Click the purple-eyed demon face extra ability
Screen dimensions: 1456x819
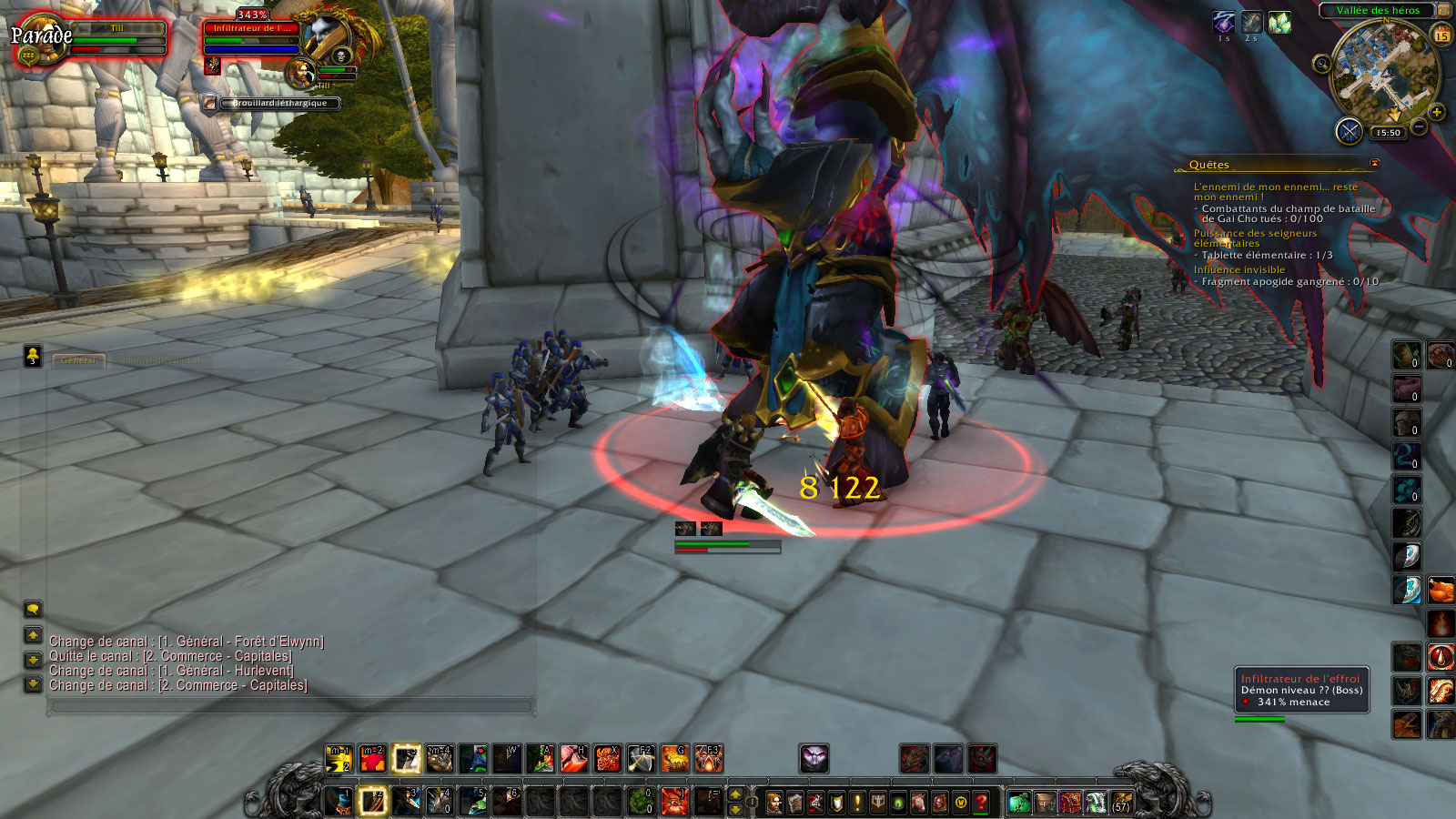pos(814,758)
